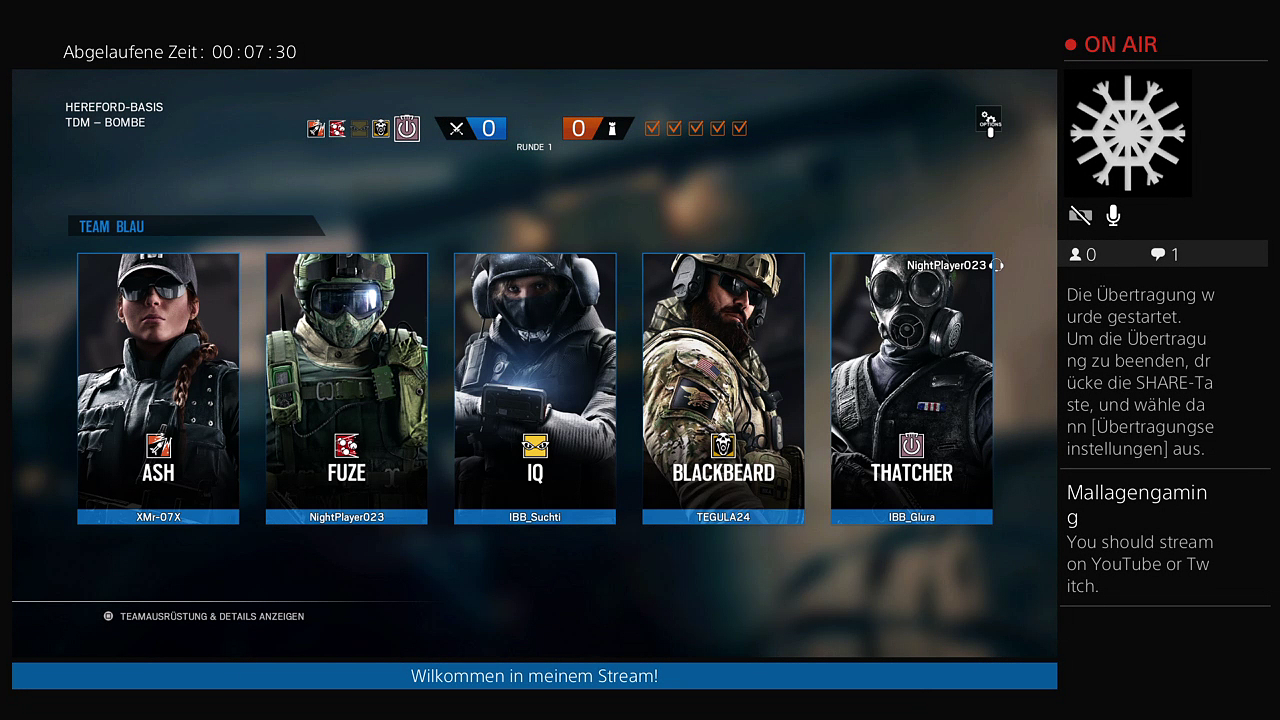
Task: Choose the Fuze operator card
Action: (346, 387)
